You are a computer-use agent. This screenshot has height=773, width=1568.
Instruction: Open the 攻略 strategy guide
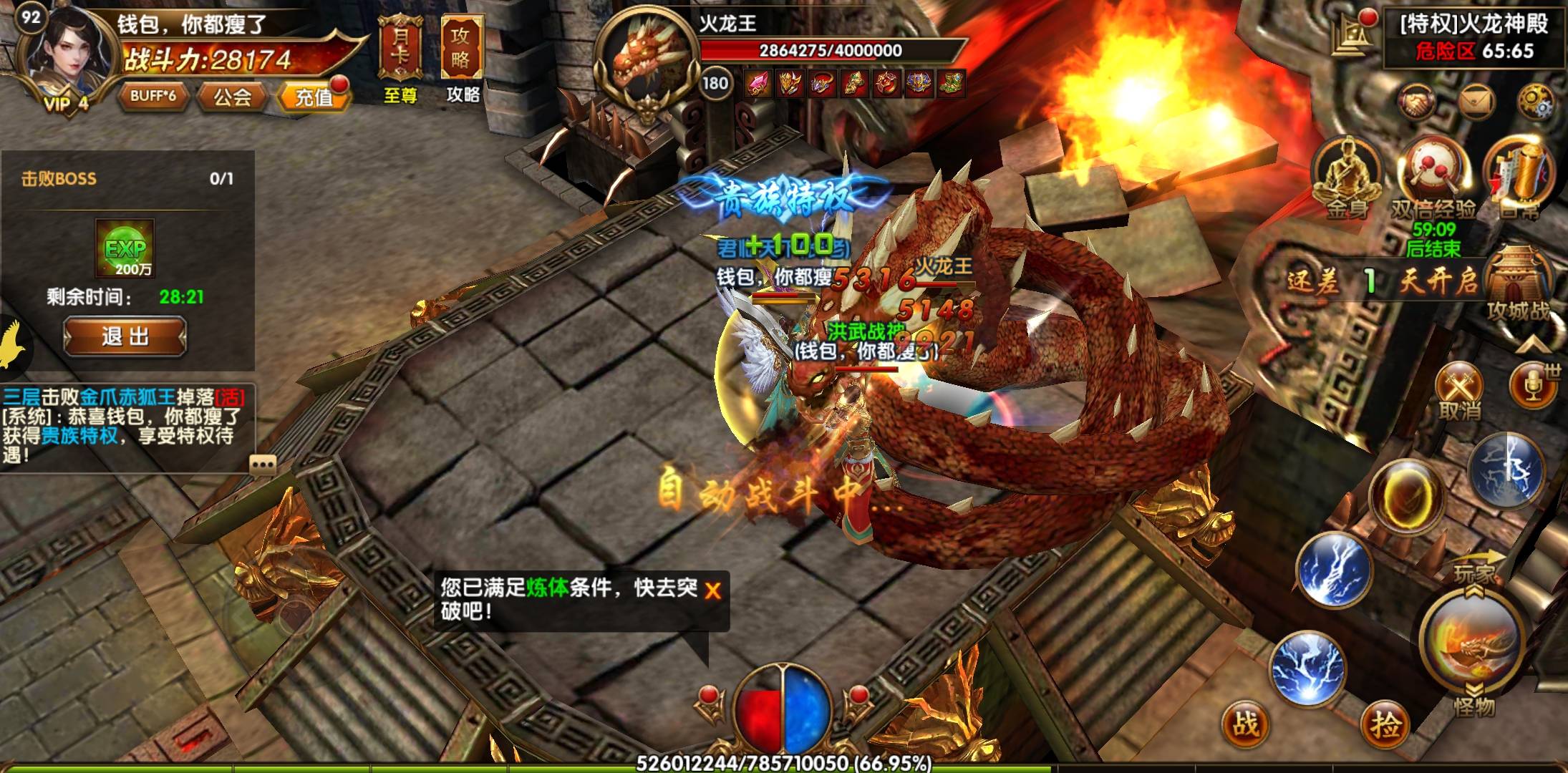pos(462,59)
